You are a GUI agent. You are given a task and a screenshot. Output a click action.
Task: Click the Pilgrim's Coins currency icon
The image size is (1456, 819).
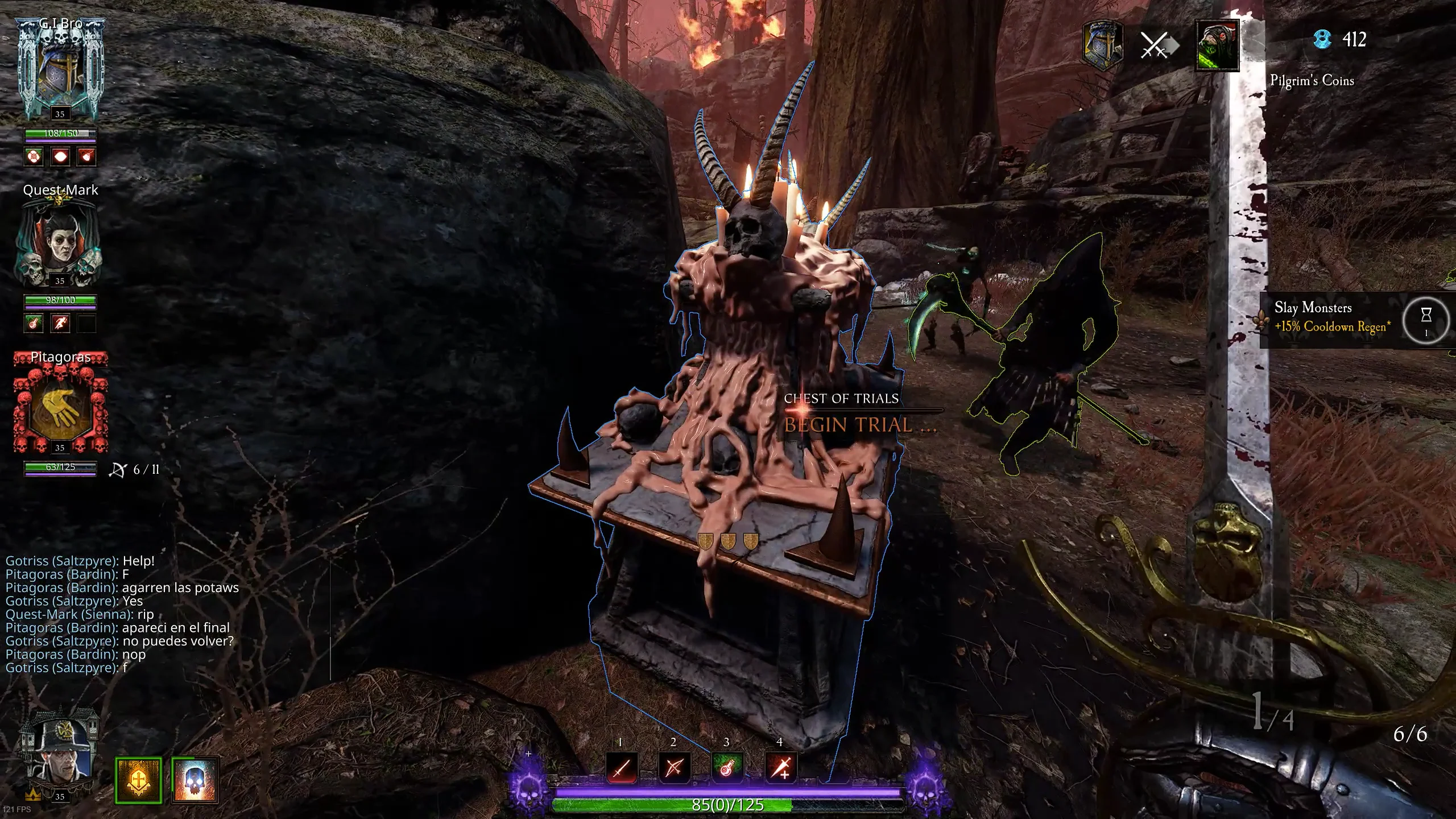pyautogui.click(x=1323, y=39)
